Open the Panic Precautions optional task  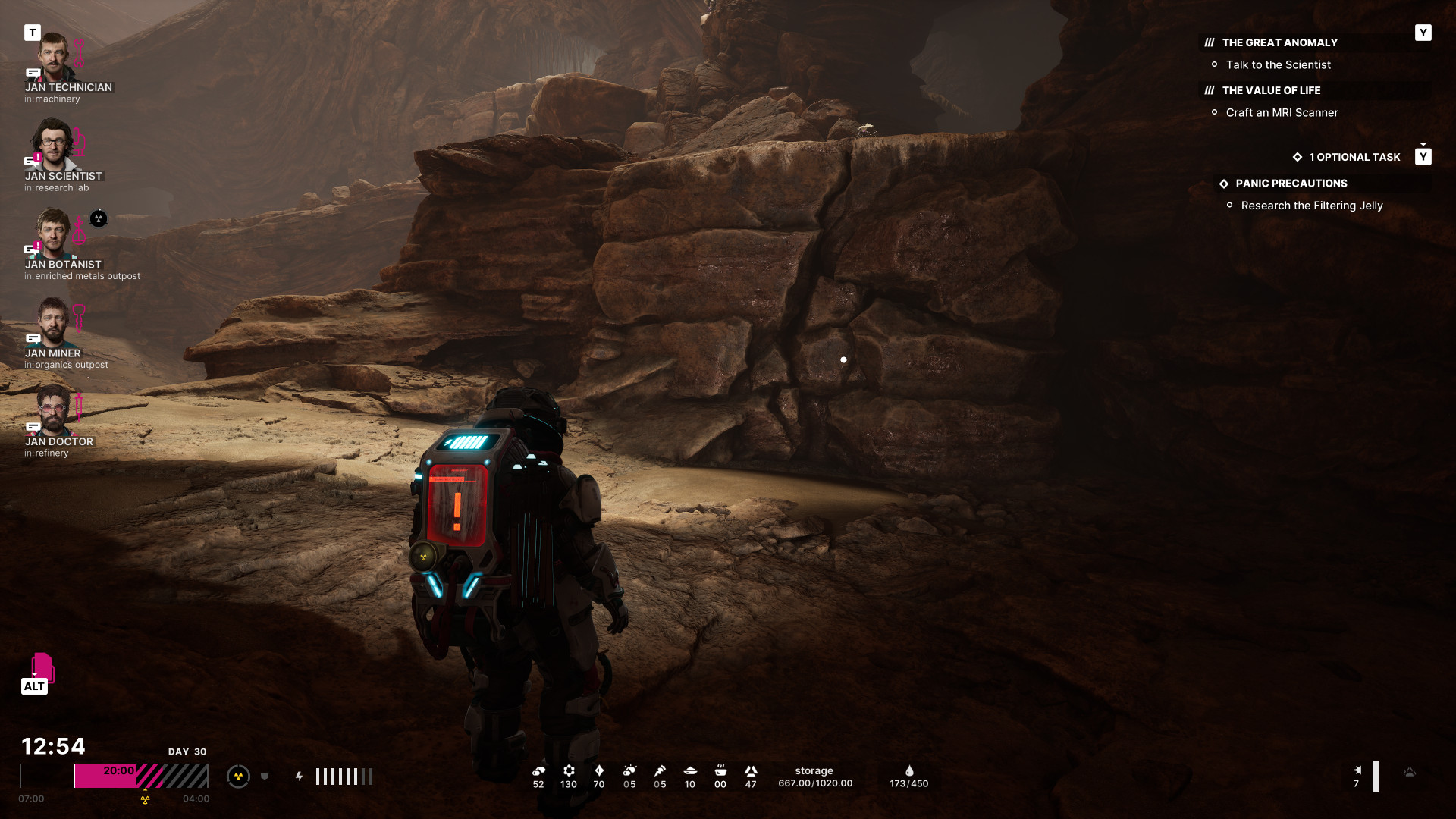point(1291,184)
